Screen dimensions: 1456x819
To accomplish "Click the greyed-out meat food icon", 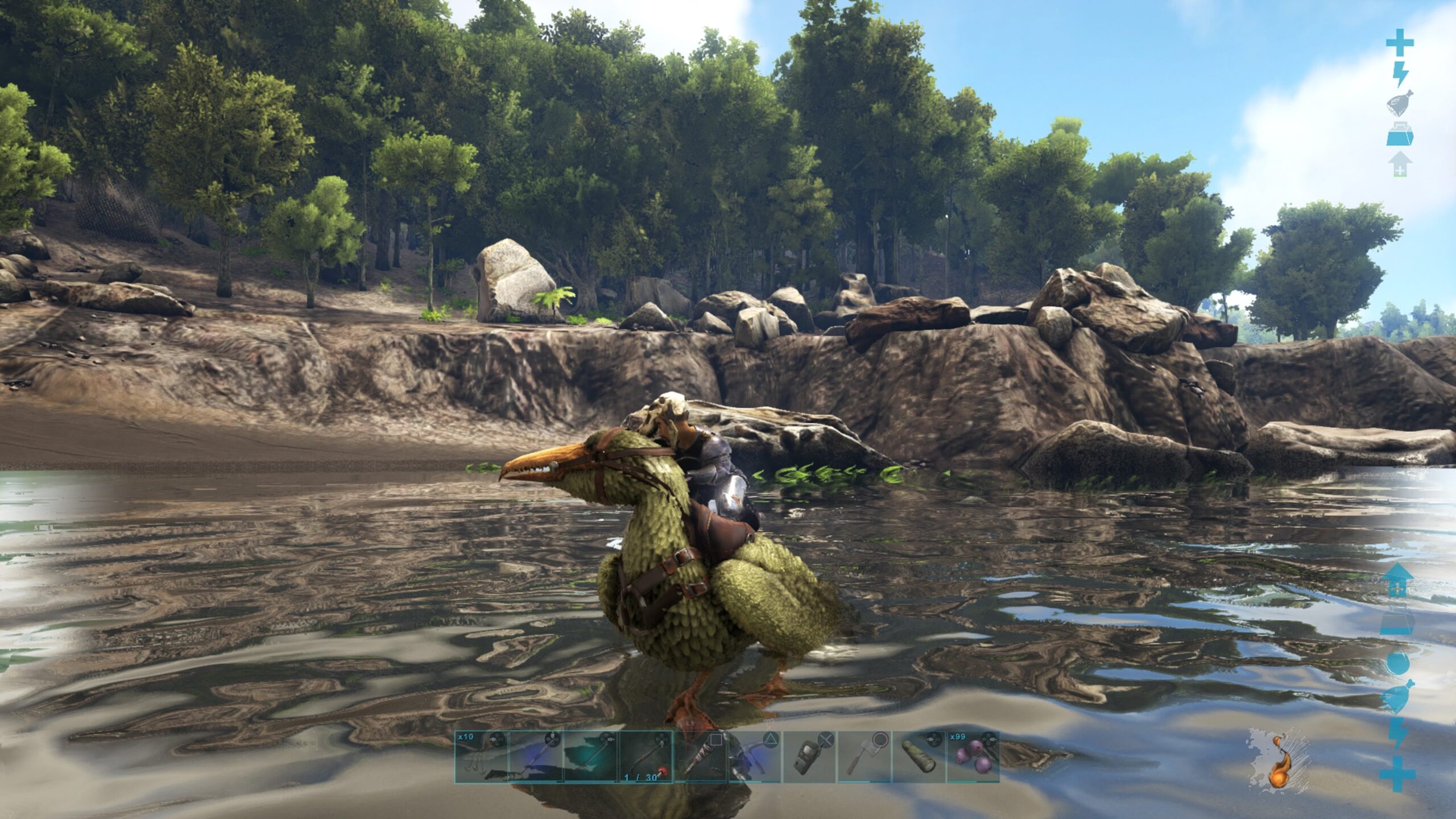I will 1400,105.
